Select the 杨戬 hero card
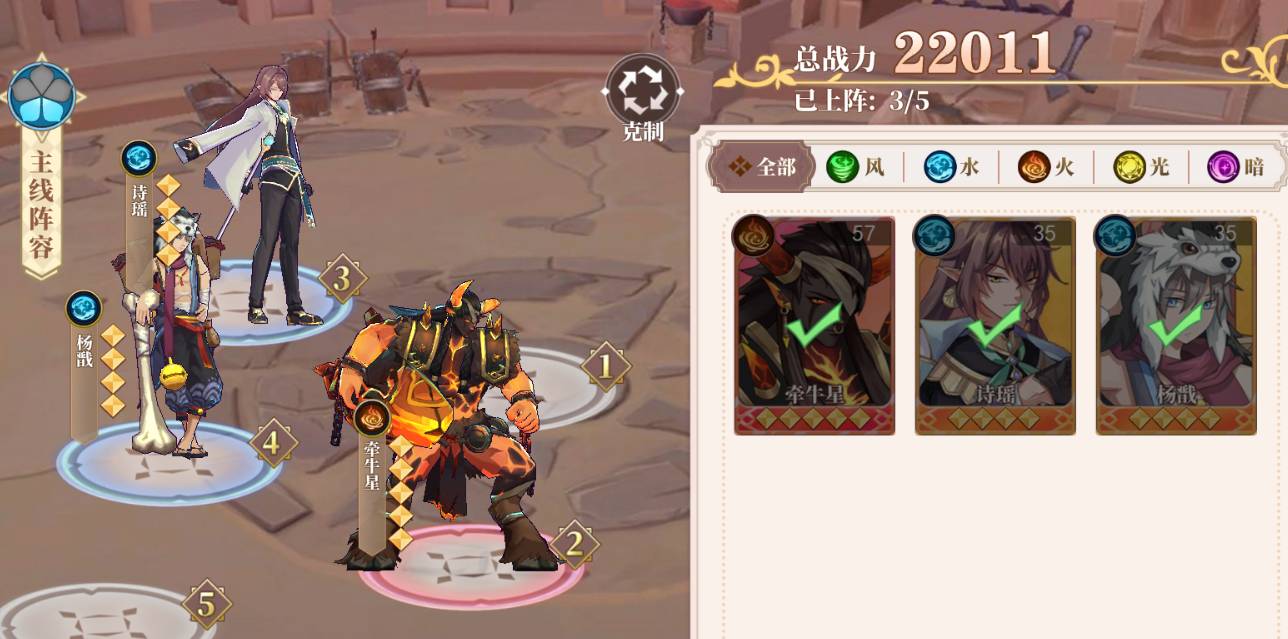 click(1176, 326)
